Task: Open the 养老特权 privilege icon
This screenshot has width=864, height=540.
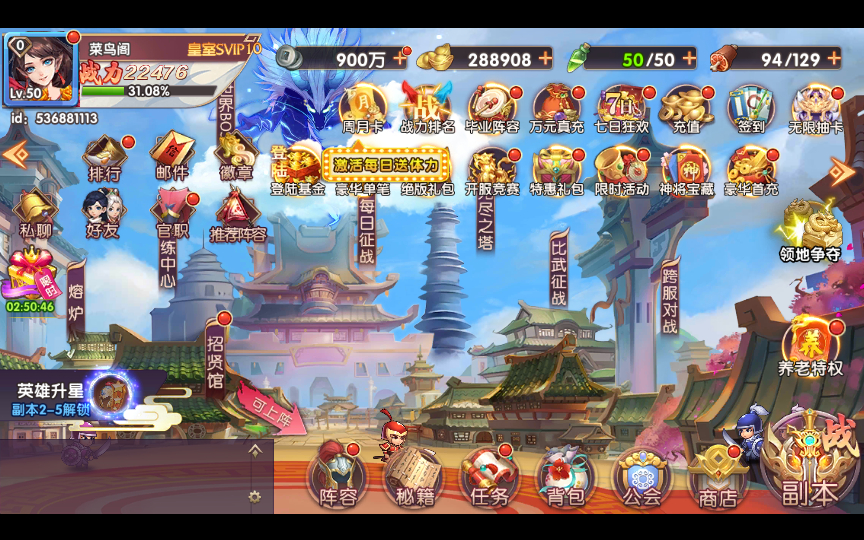Action: click(810, 346)
